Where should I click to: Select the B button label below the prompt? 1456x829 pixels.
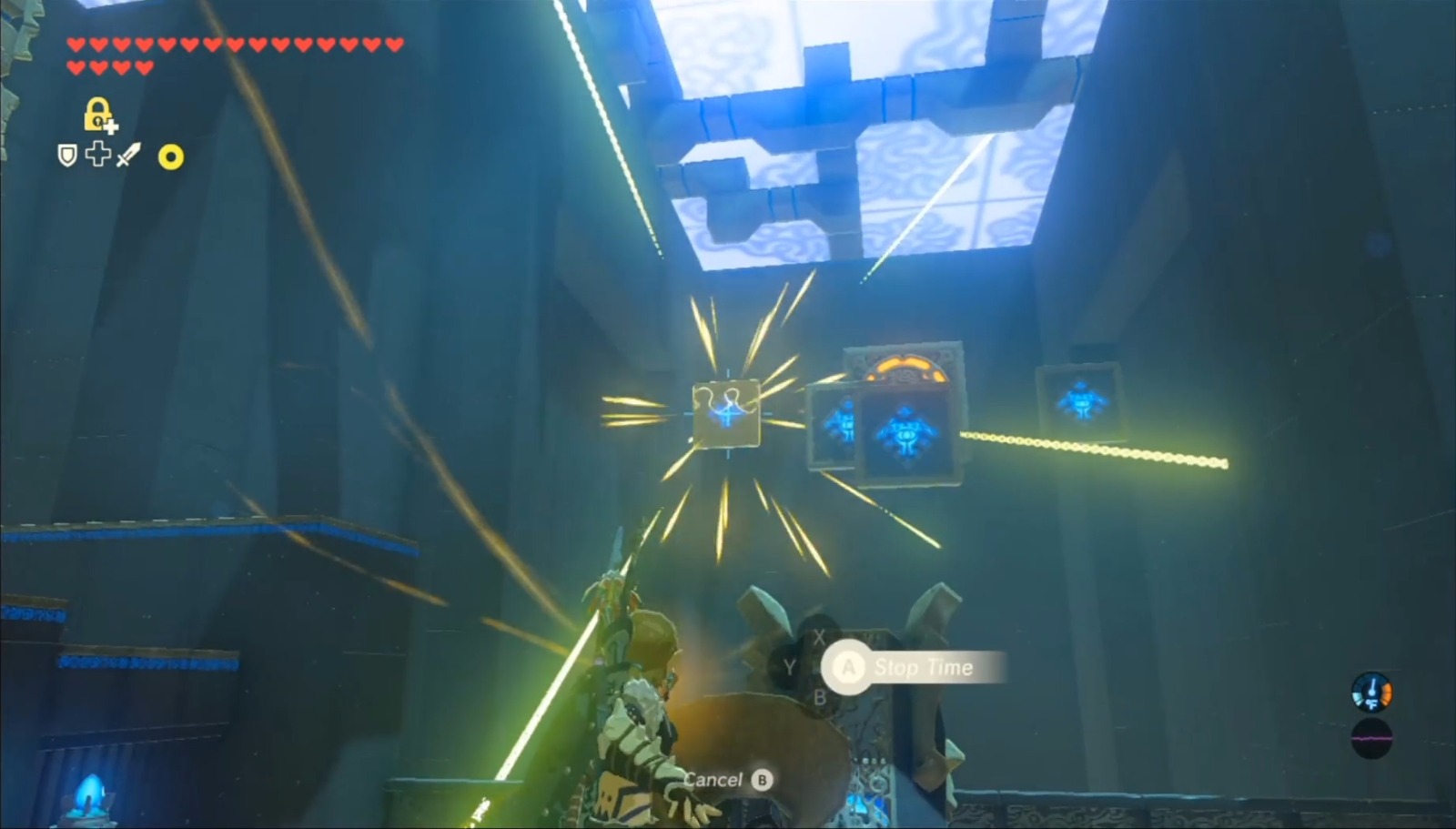click(821, 699)
